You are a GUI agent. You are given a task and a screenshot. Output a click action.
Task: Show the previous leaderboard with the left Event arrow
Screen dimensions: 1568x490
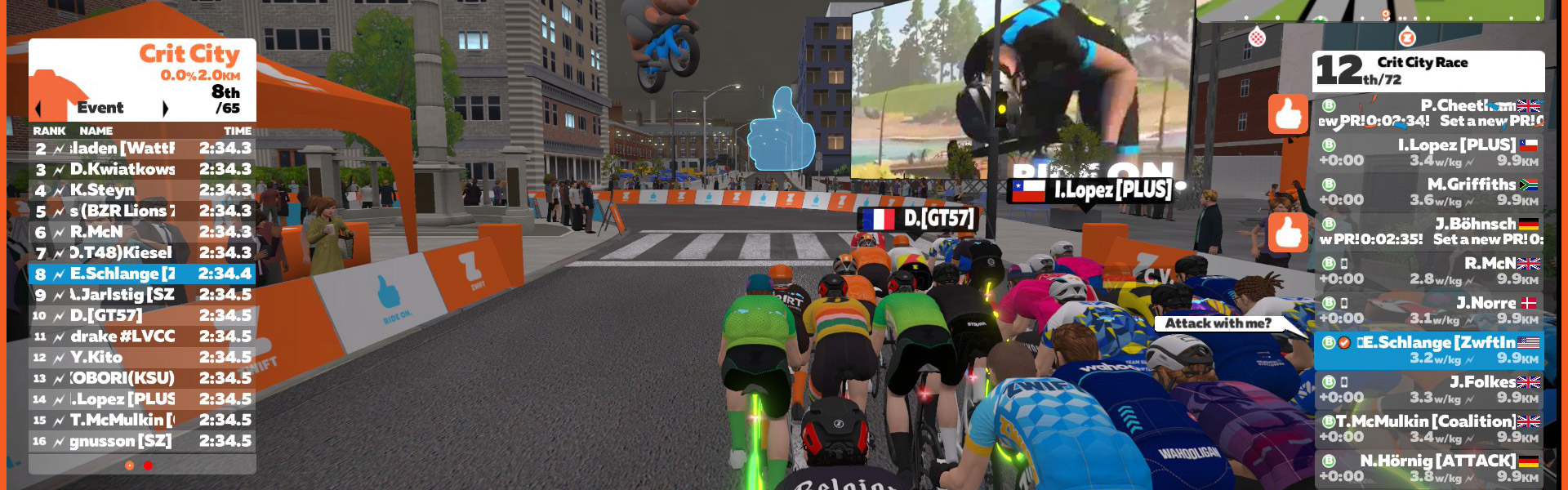click(38, 109)
